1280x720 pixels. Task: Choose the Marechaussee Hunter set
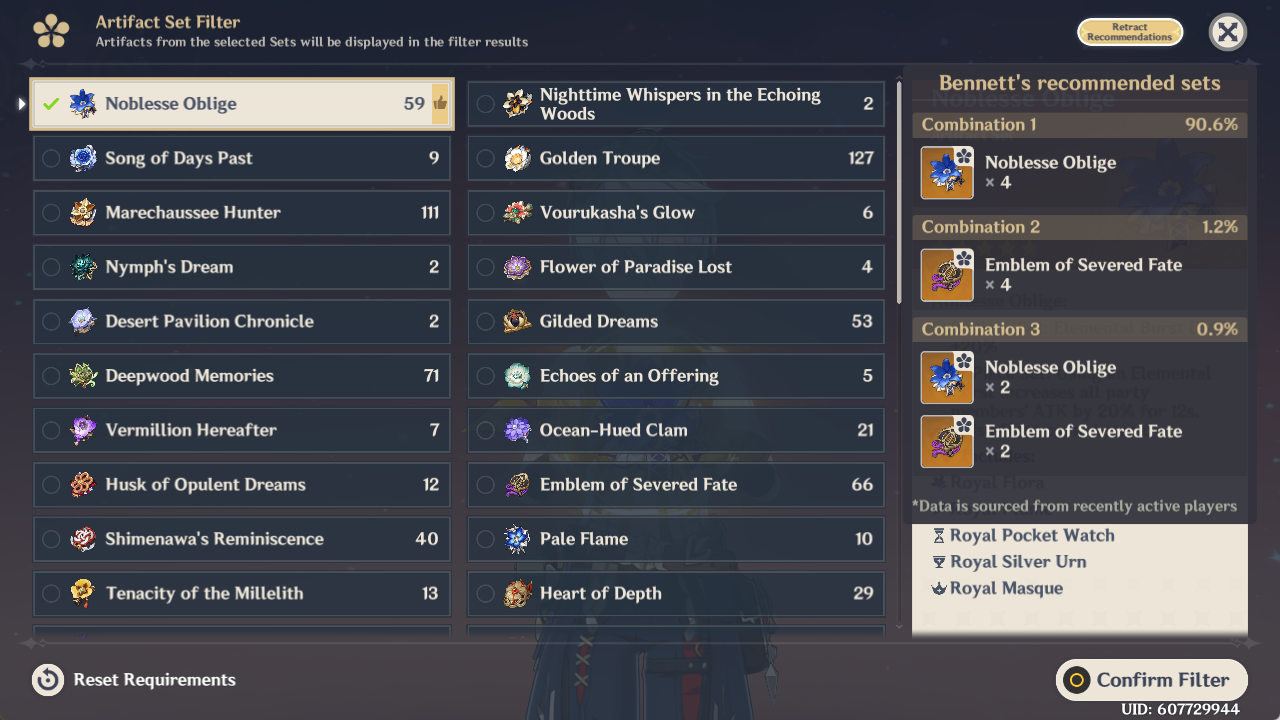(241, 212)
